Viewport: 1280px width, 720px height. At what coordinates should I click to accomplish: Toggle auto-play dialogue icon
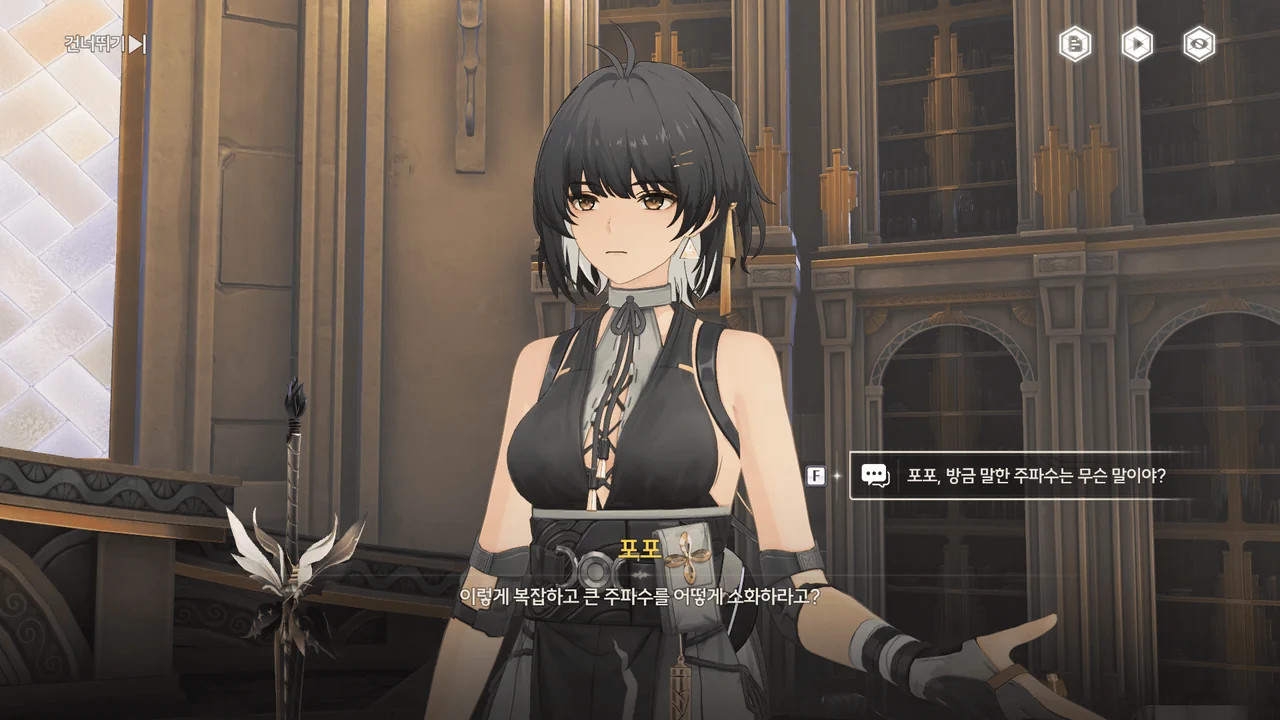(x=1136, y=44)
